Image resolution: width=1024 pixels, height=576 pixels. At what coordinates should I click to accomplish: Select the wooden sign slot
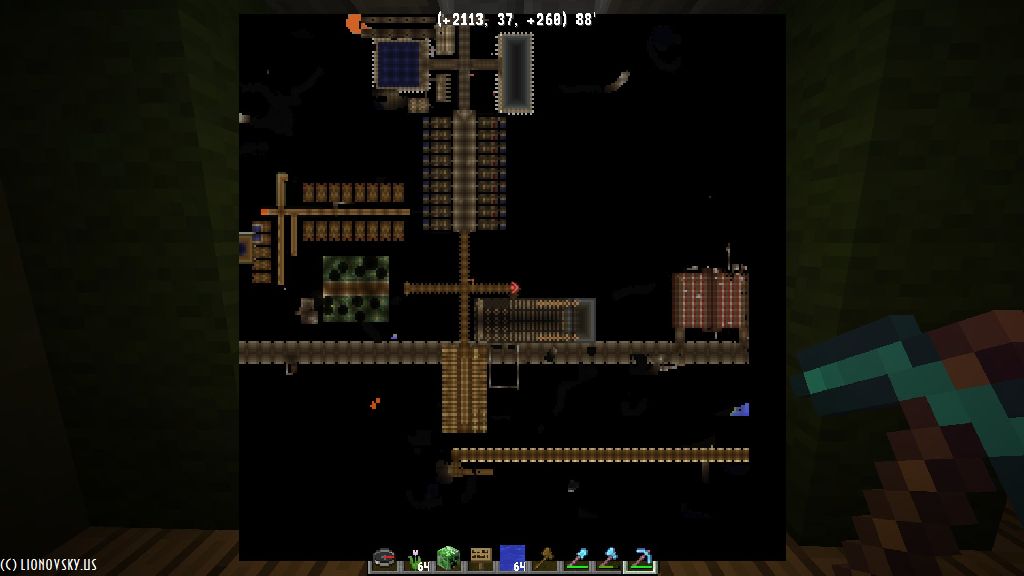pos(480,558)
